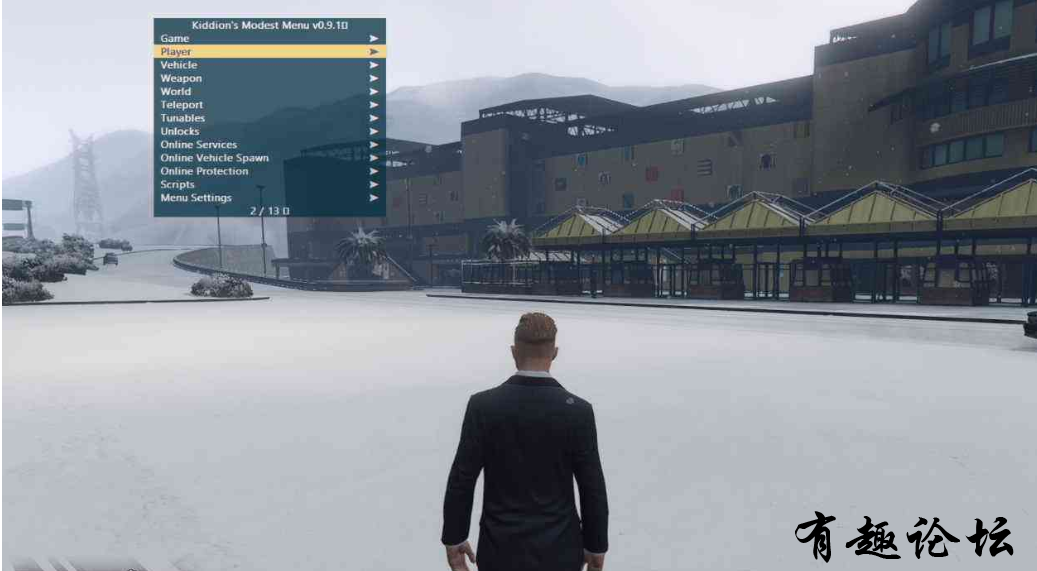Choose Online Vehicle Spawn

(x=214, y=158)
